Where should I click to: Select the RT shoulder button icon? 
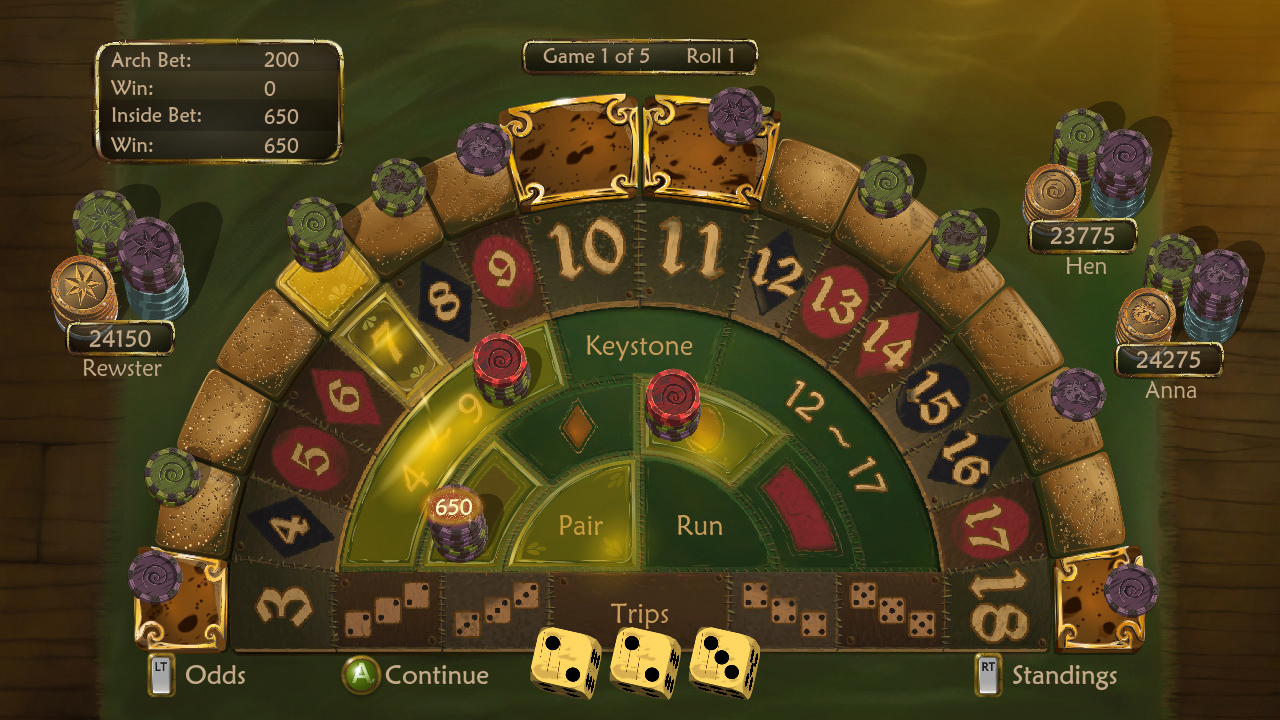pos(986,675)
